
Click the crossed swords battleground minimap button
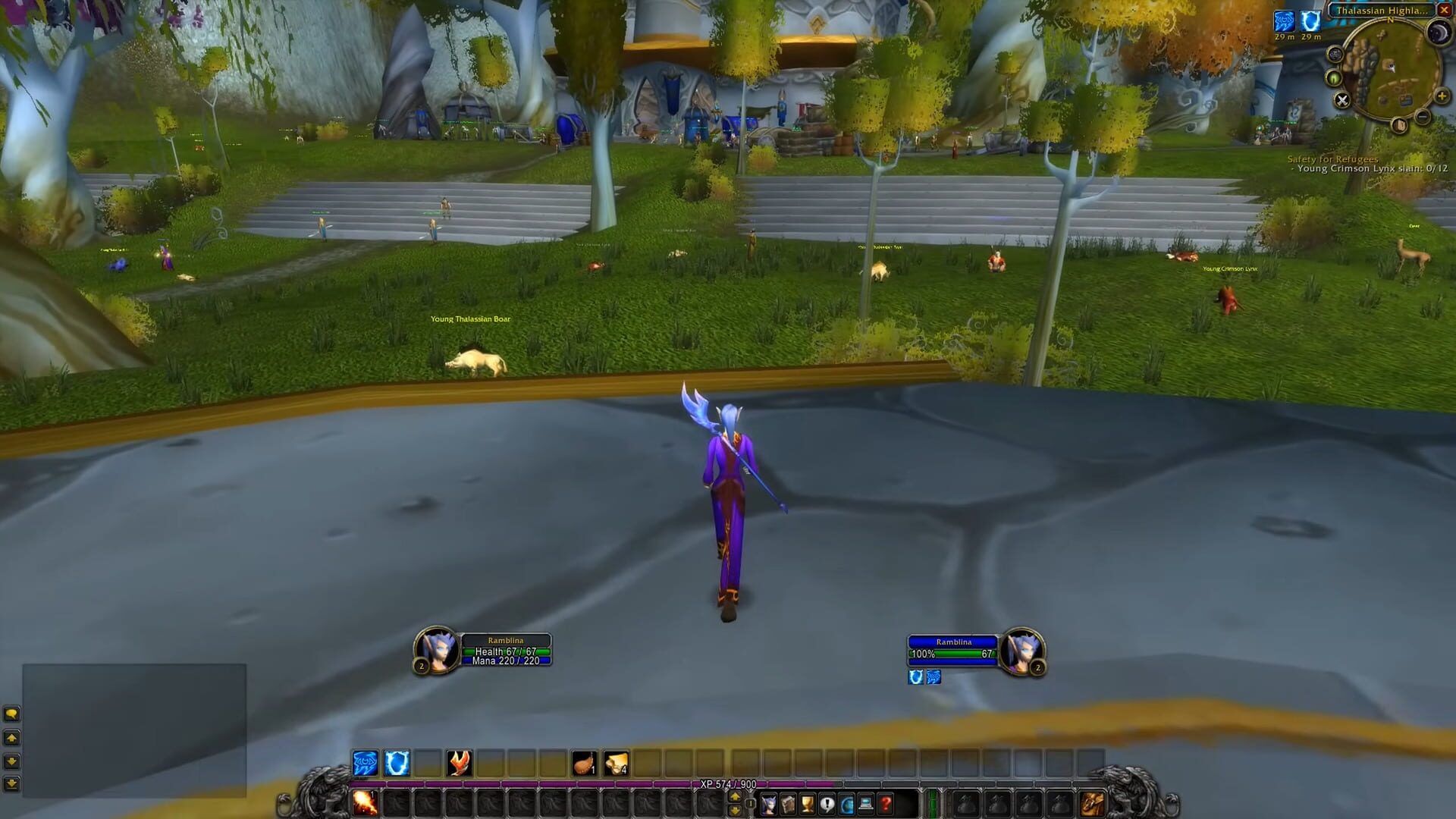tap(1343, 100)
